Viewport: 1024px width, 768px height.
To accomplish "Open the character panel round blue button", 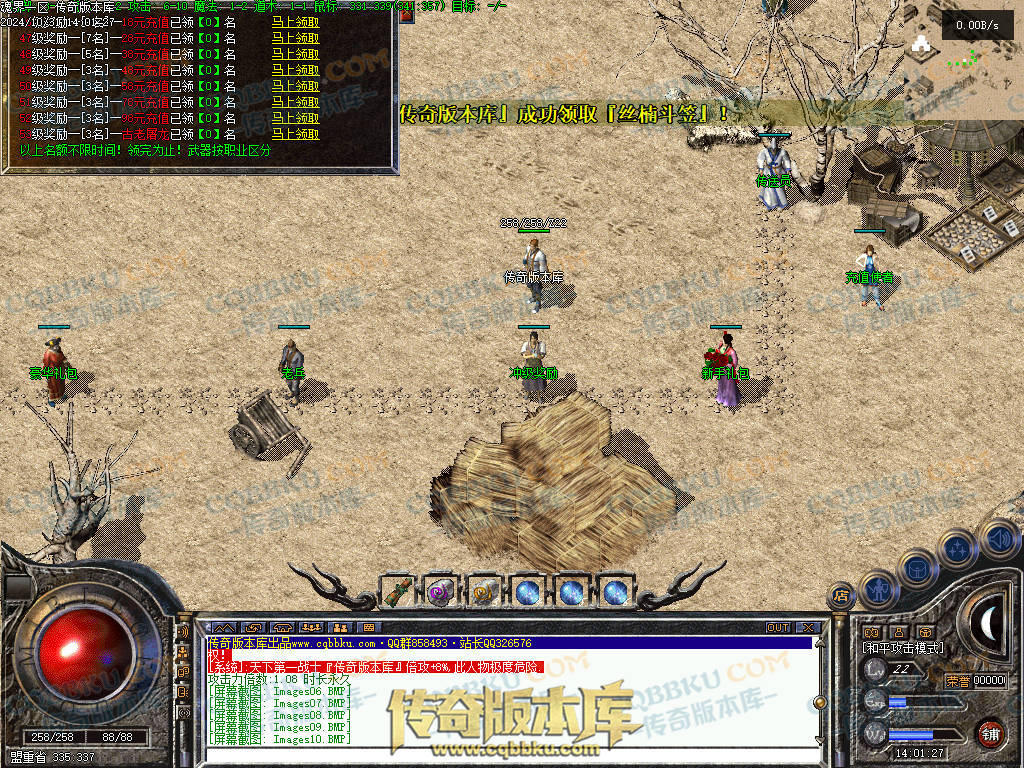I will pyautogui.click(x=877, y=589).
